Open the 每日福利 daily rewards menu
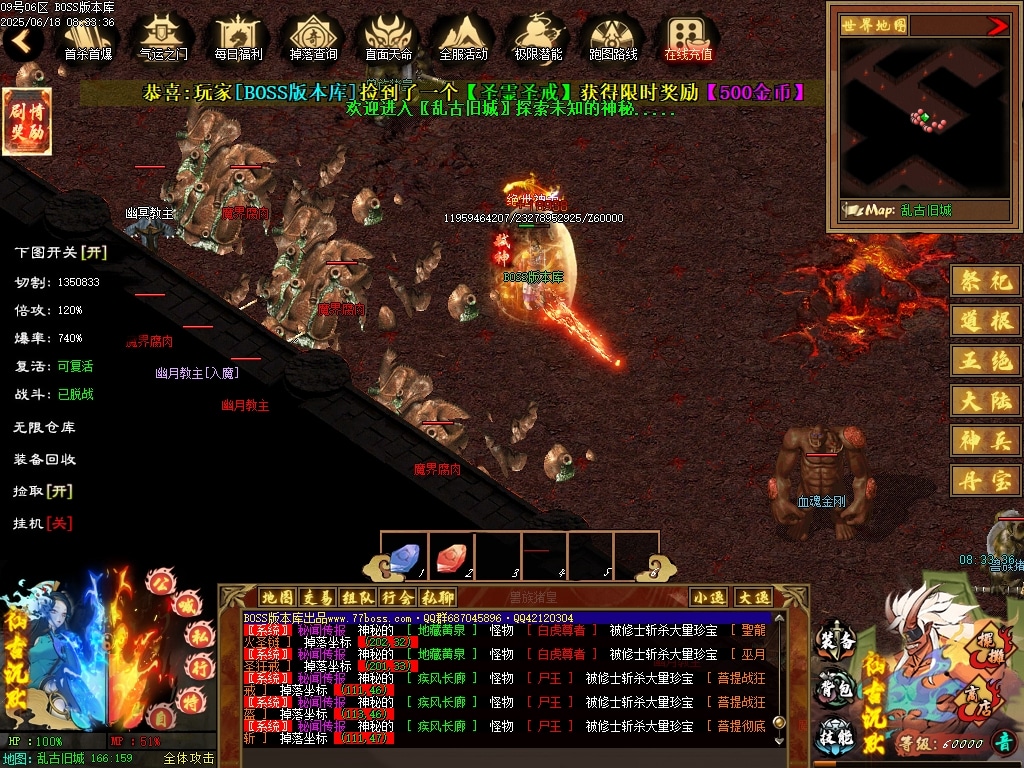Viewport: 1024px width, 768px height. [x=238, y=39]
